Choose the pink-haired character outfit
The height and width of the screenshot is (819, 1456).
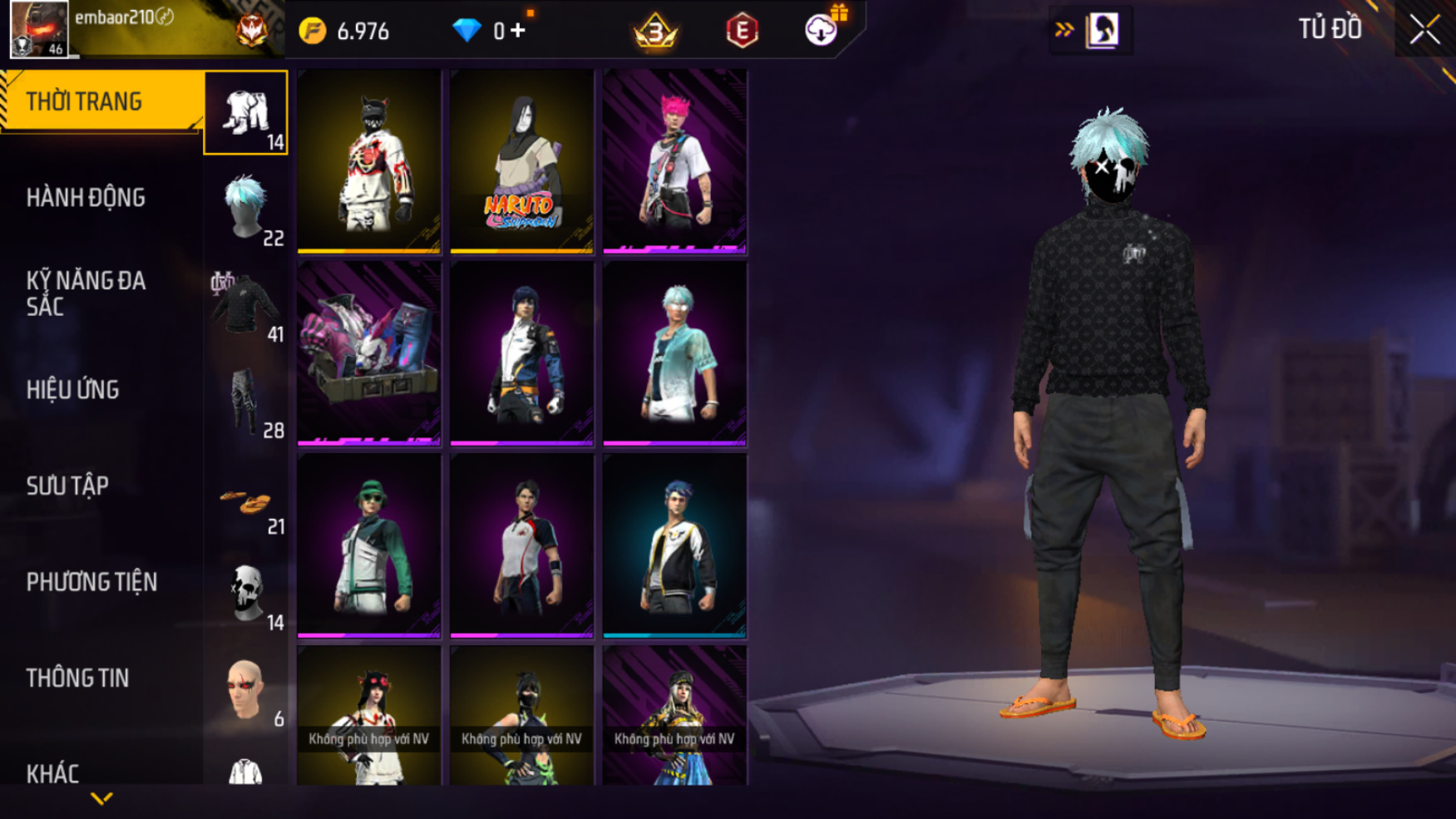[x=674, y=161]
